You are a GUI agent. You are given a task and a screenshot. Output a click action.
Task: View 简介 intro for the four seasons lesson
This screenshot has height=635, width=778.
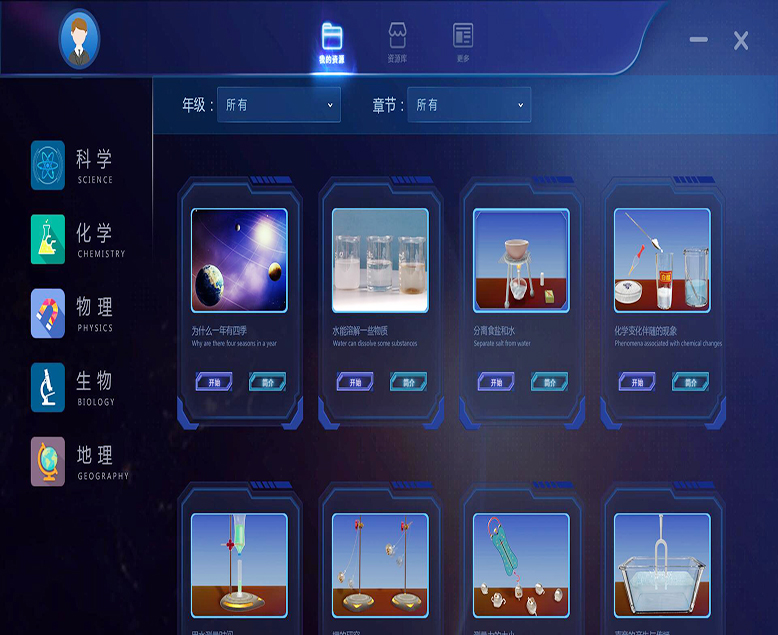click(267, 382)
